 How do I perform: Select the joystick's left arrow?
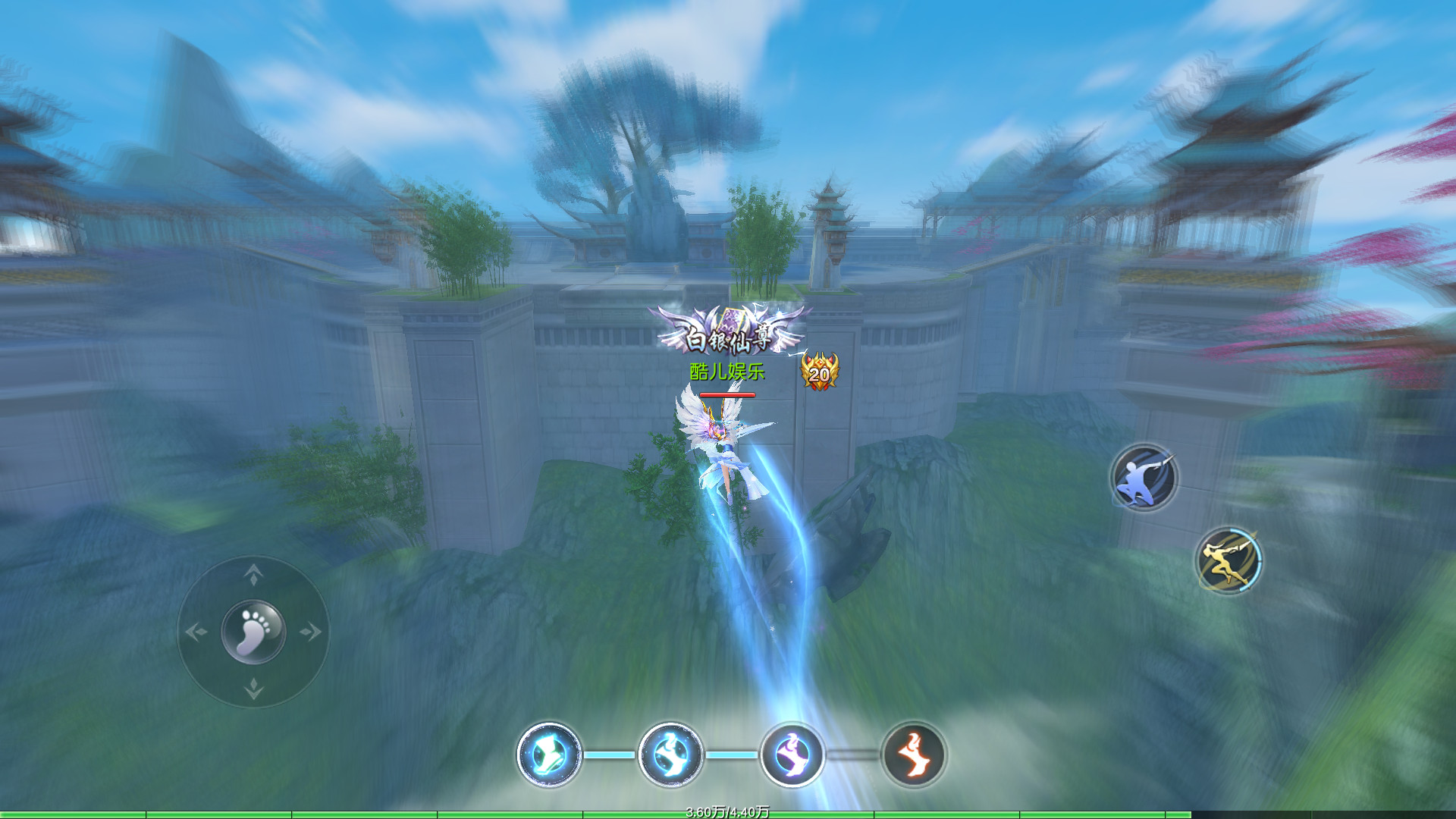[196, 632]
